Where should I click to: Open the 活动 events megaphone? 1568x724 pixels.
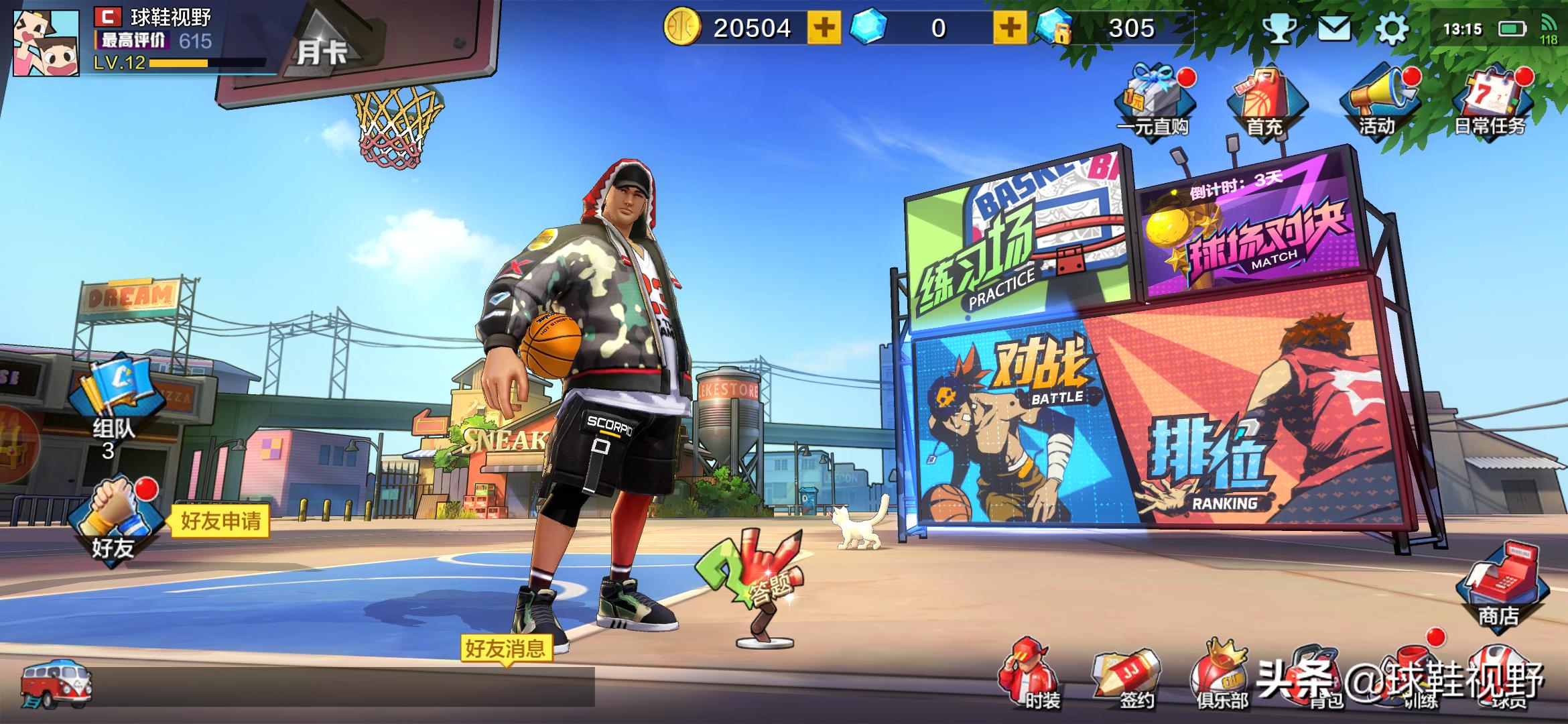1378,102
